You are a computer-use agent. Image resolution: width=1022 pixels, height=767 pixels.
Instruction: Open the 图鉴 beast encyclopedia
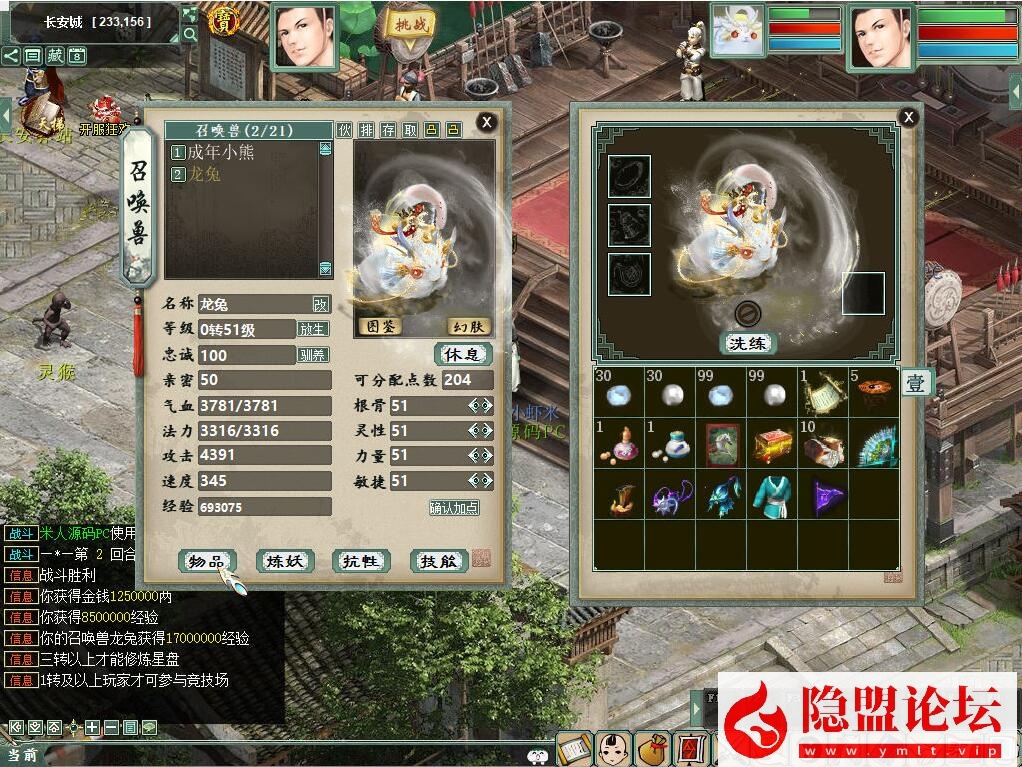click(x=379, y=326)
